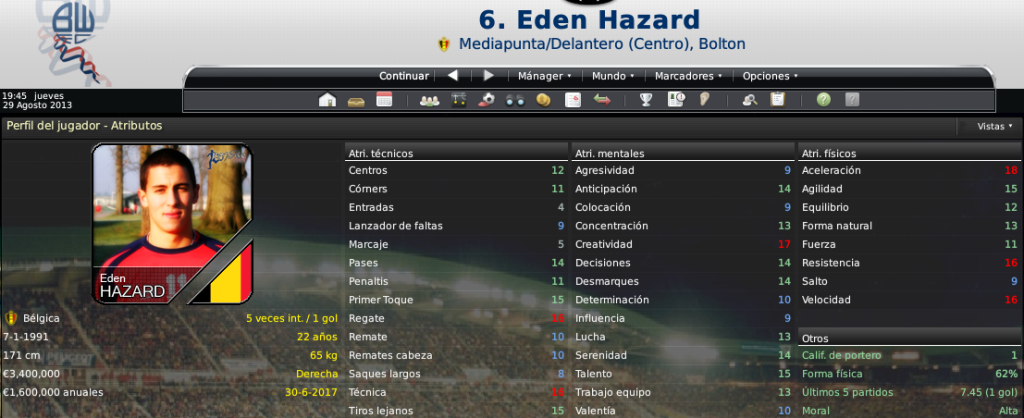Open the squad people icon
The width and height of the screenshot is (1024, 418).
pos(430,100)
